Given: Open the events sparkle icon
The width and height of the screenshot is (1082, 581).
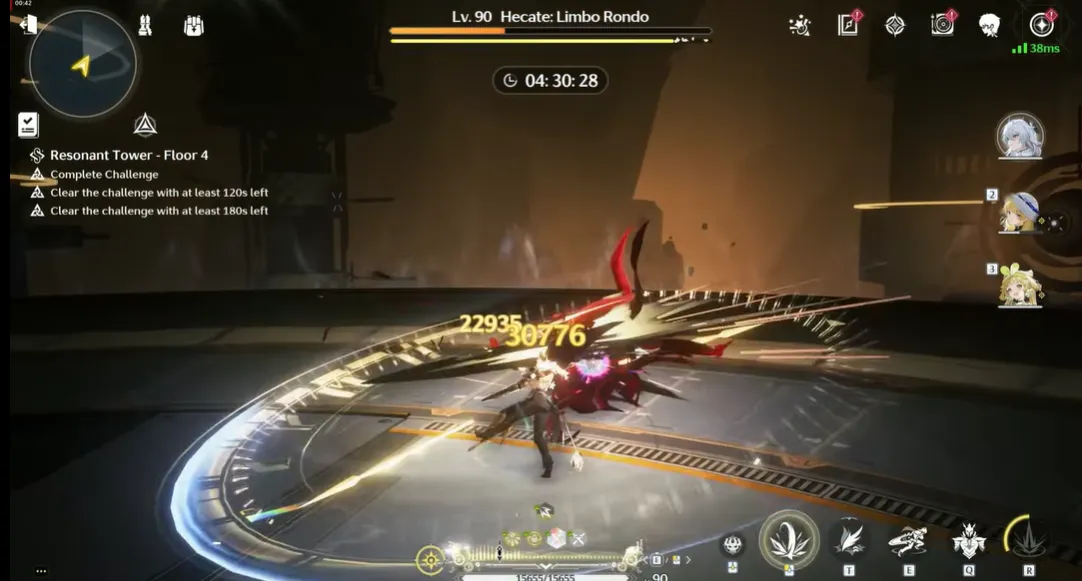Looking at the screenshot, I should coord(800,25).
